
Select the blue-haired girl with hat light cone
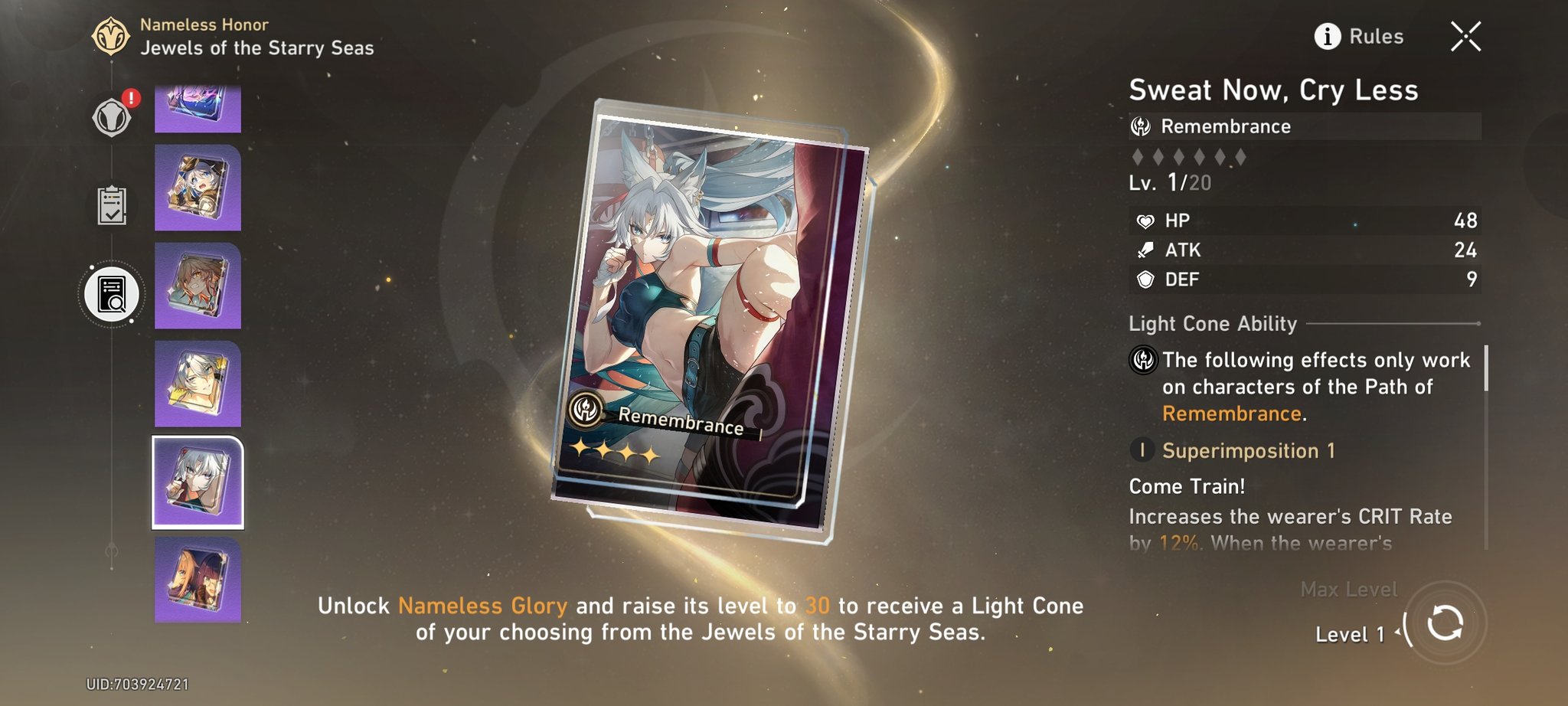tap(198, 188)
